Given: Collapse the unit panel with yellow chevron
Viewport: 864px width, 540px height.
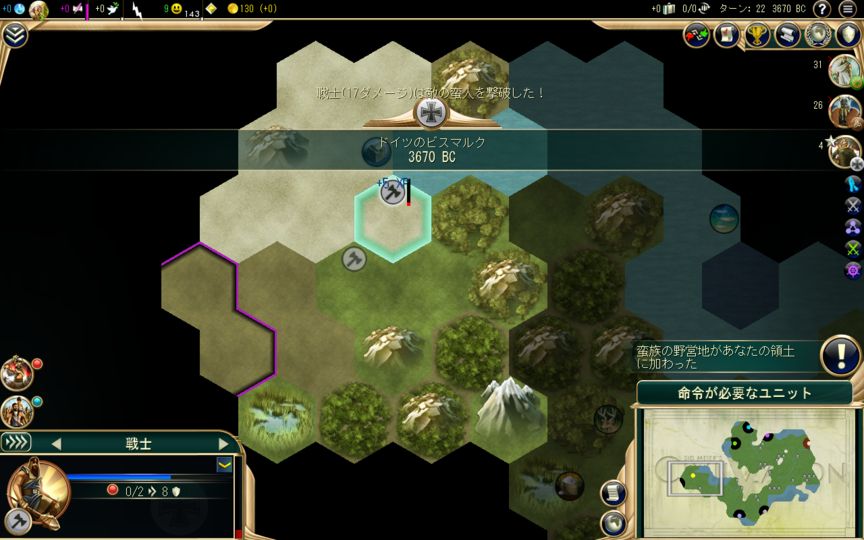Looking at the screenshot, I should (x=225, y=464).
